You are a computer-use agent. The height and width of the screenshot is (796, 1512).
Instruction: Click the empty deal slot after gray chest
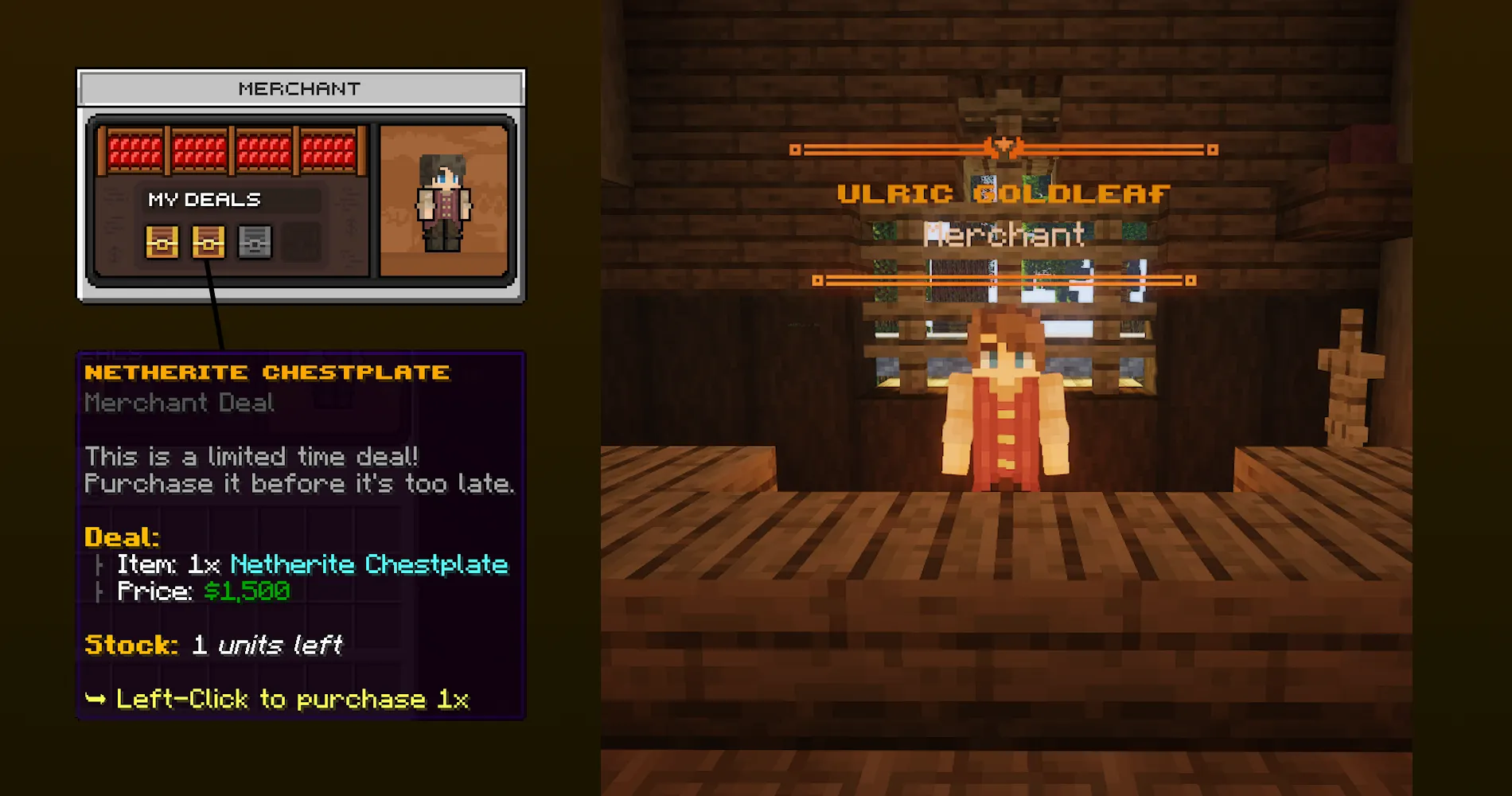[302, 243]
